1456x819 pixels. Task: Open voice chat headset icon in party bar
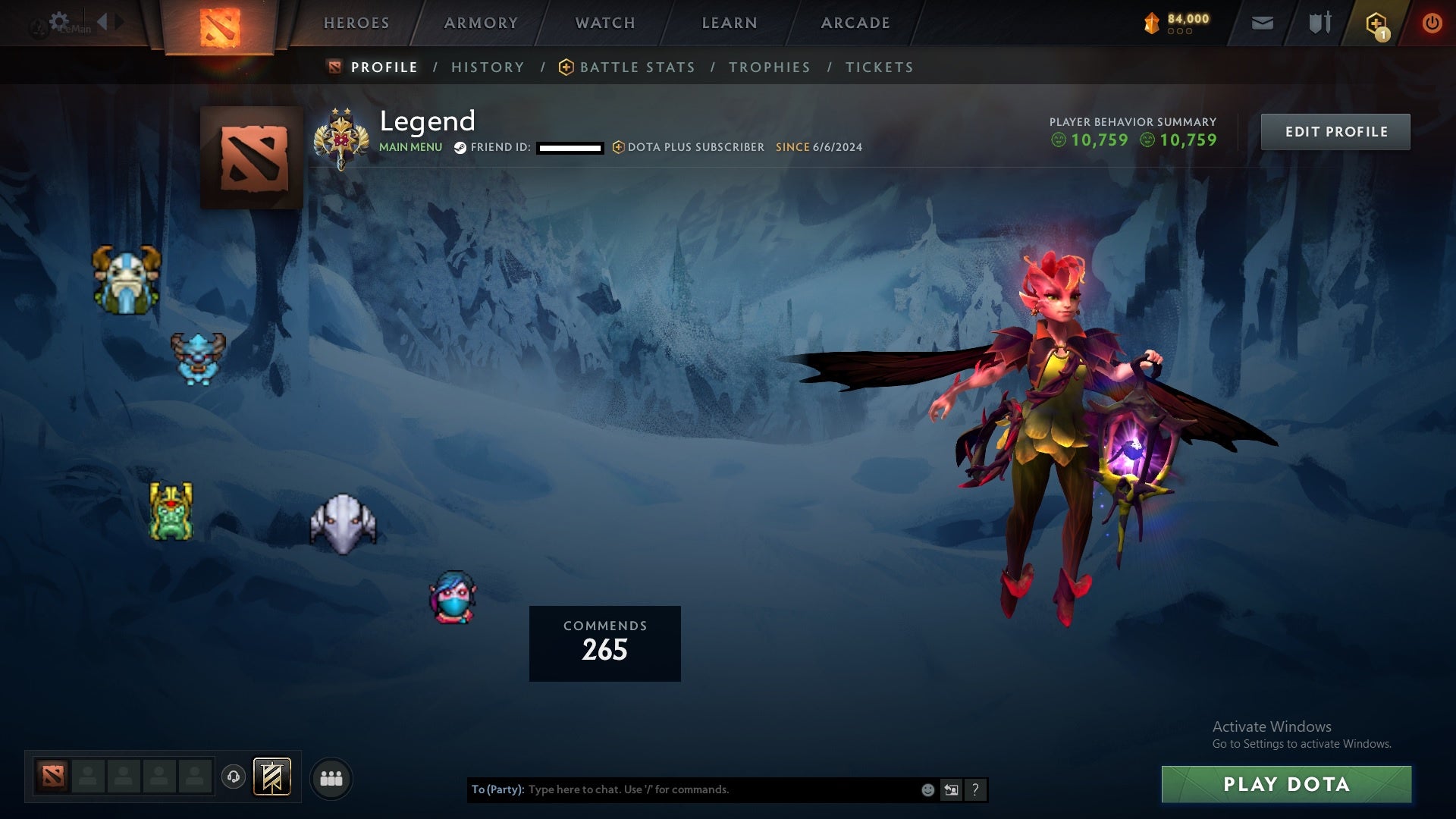point(233,775)
